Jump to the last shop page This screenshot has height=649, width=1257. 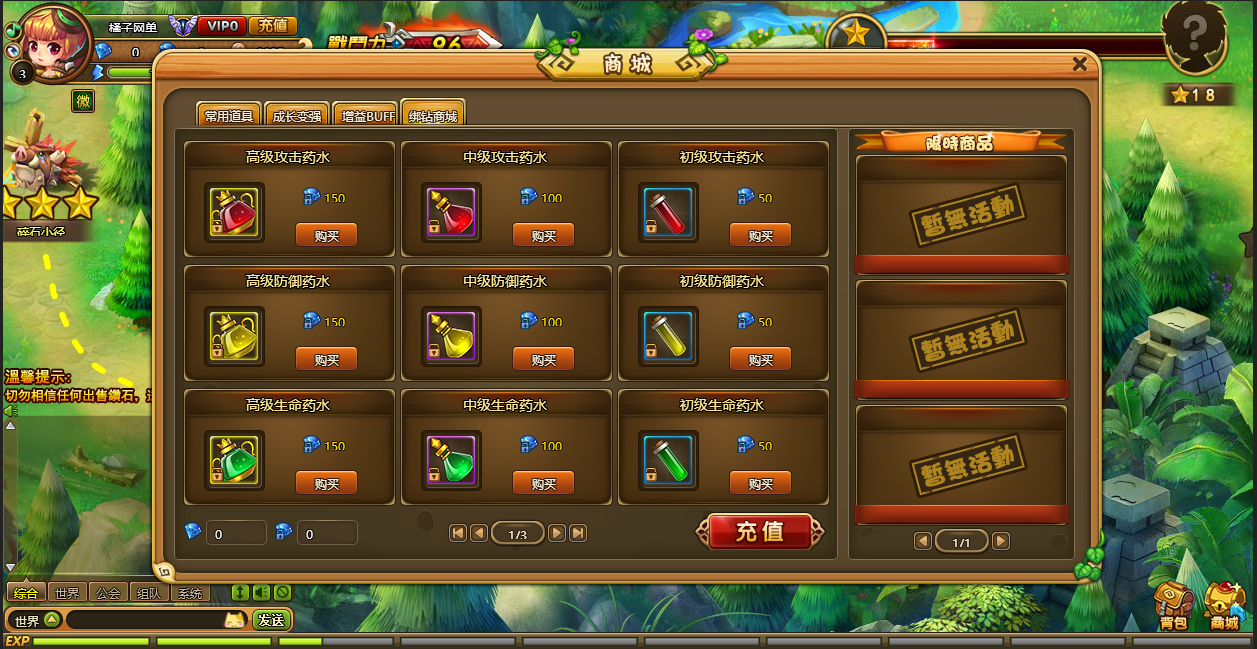pos(578,534)
